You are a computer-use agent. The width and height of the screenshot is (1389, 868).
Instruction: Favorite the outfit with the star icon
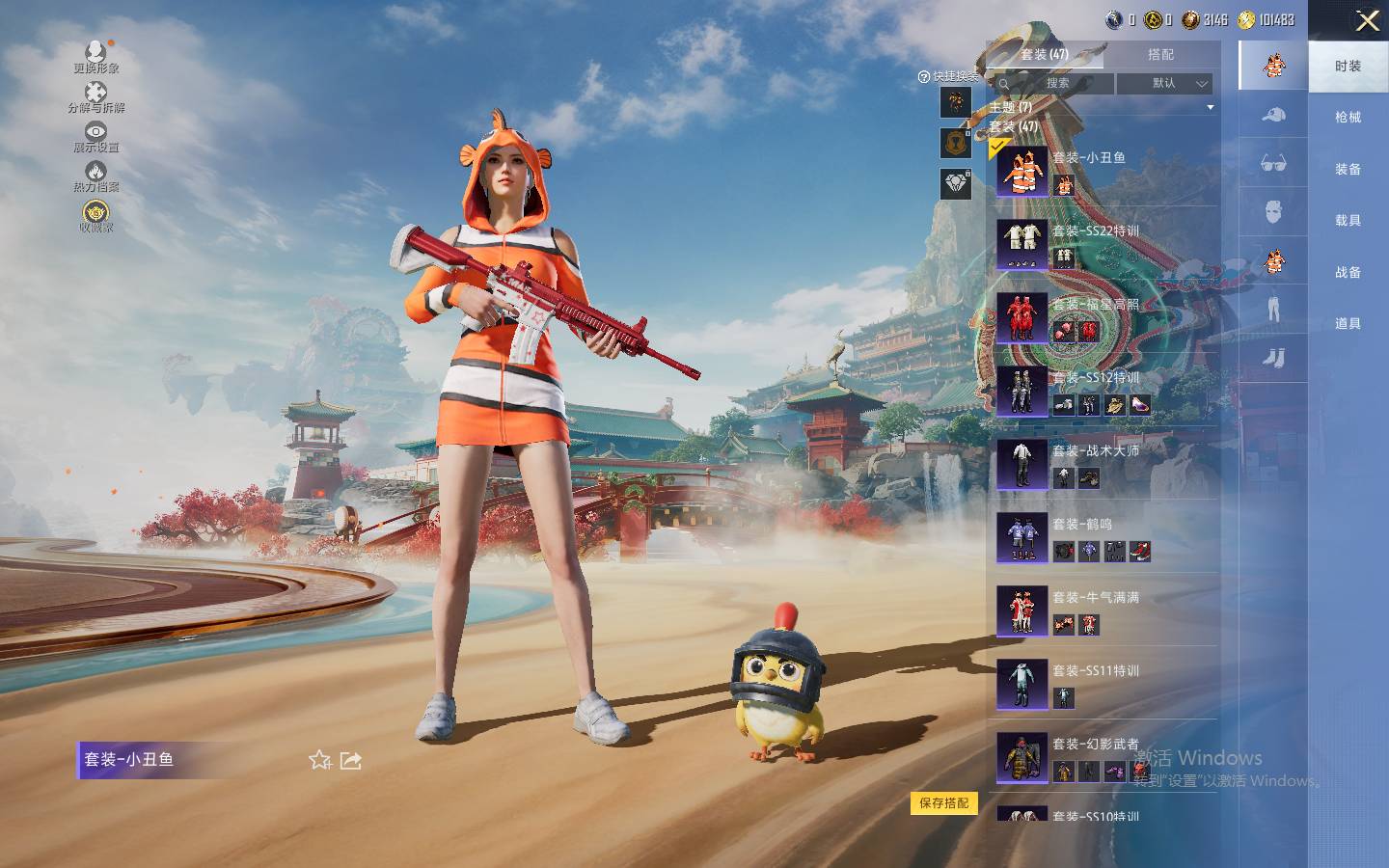pyautogui.click(x=320, y=760)
